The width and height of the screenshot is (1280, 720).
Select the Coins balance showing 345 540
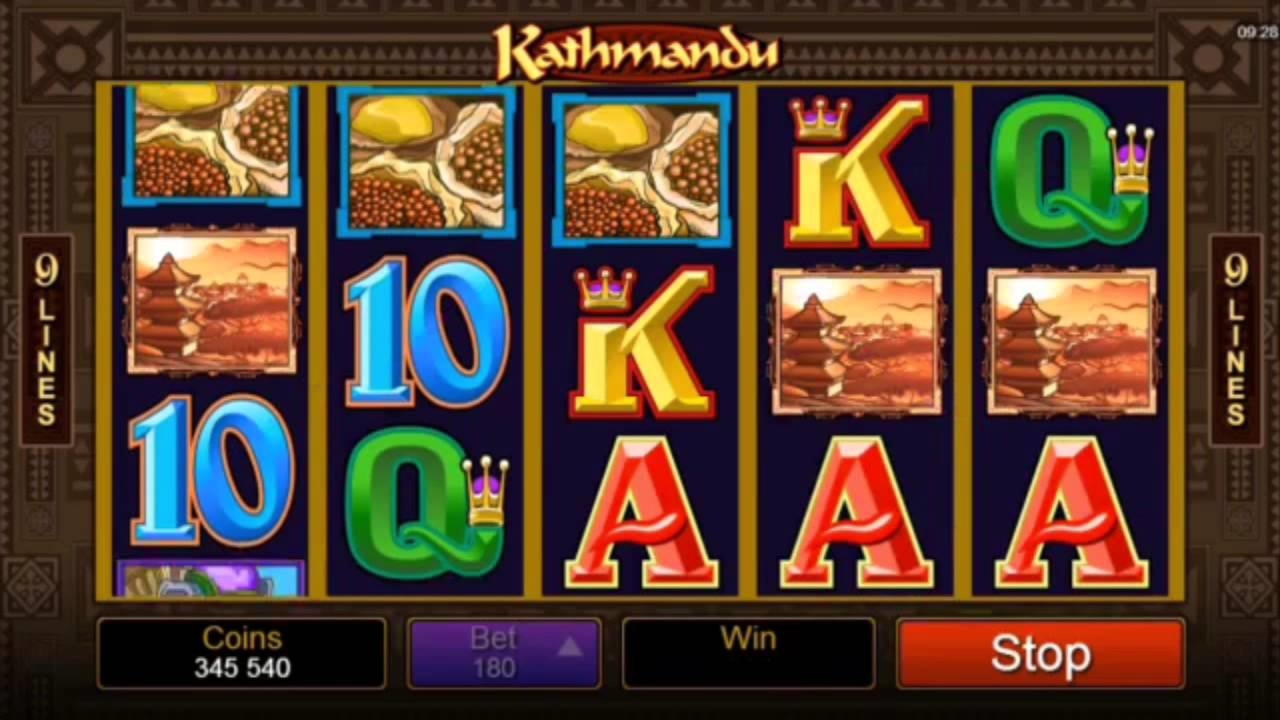pos(242,652)
